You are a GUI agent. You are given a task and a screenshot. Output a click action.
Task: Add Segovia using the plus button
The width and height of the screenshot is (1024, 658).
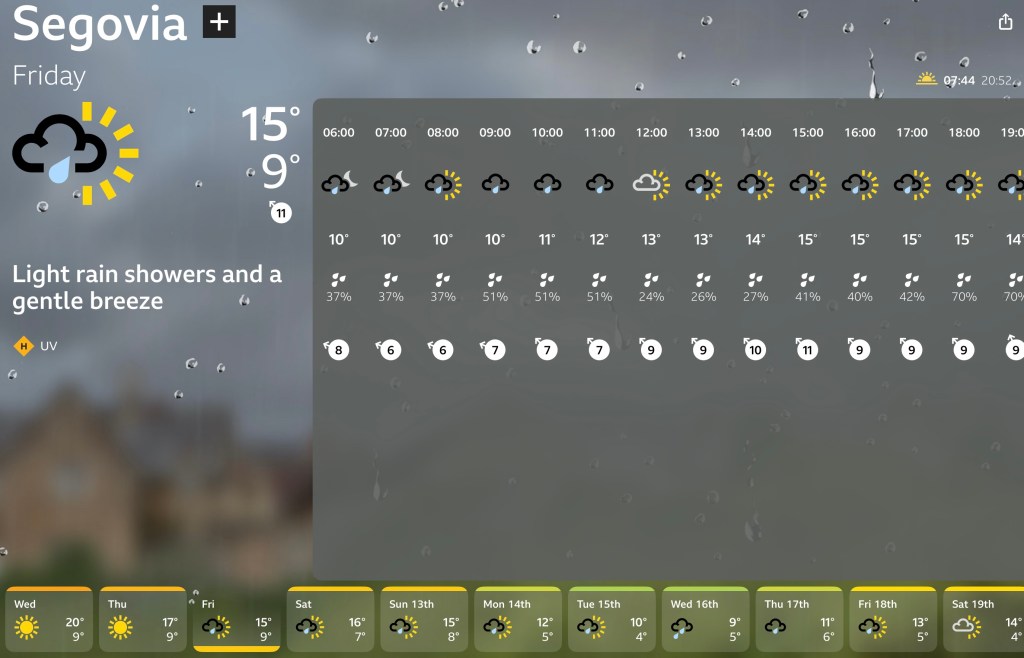219,22
